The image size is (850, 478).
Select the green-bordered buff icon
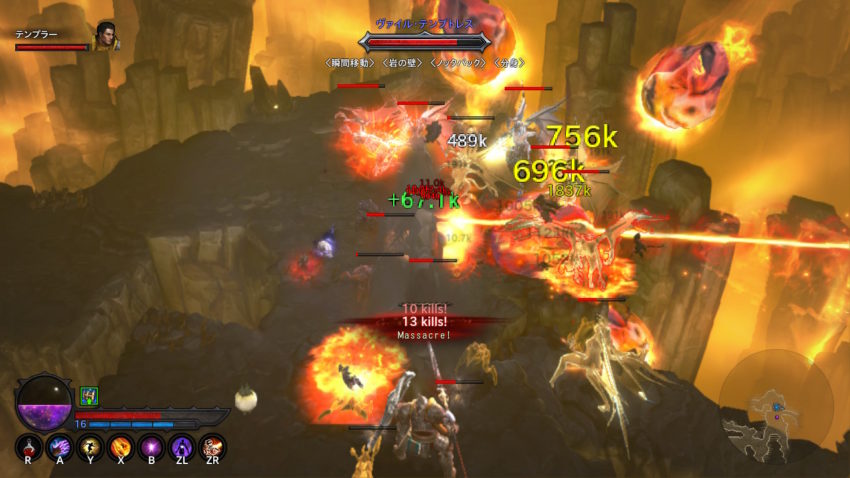[x=89, y=396]
